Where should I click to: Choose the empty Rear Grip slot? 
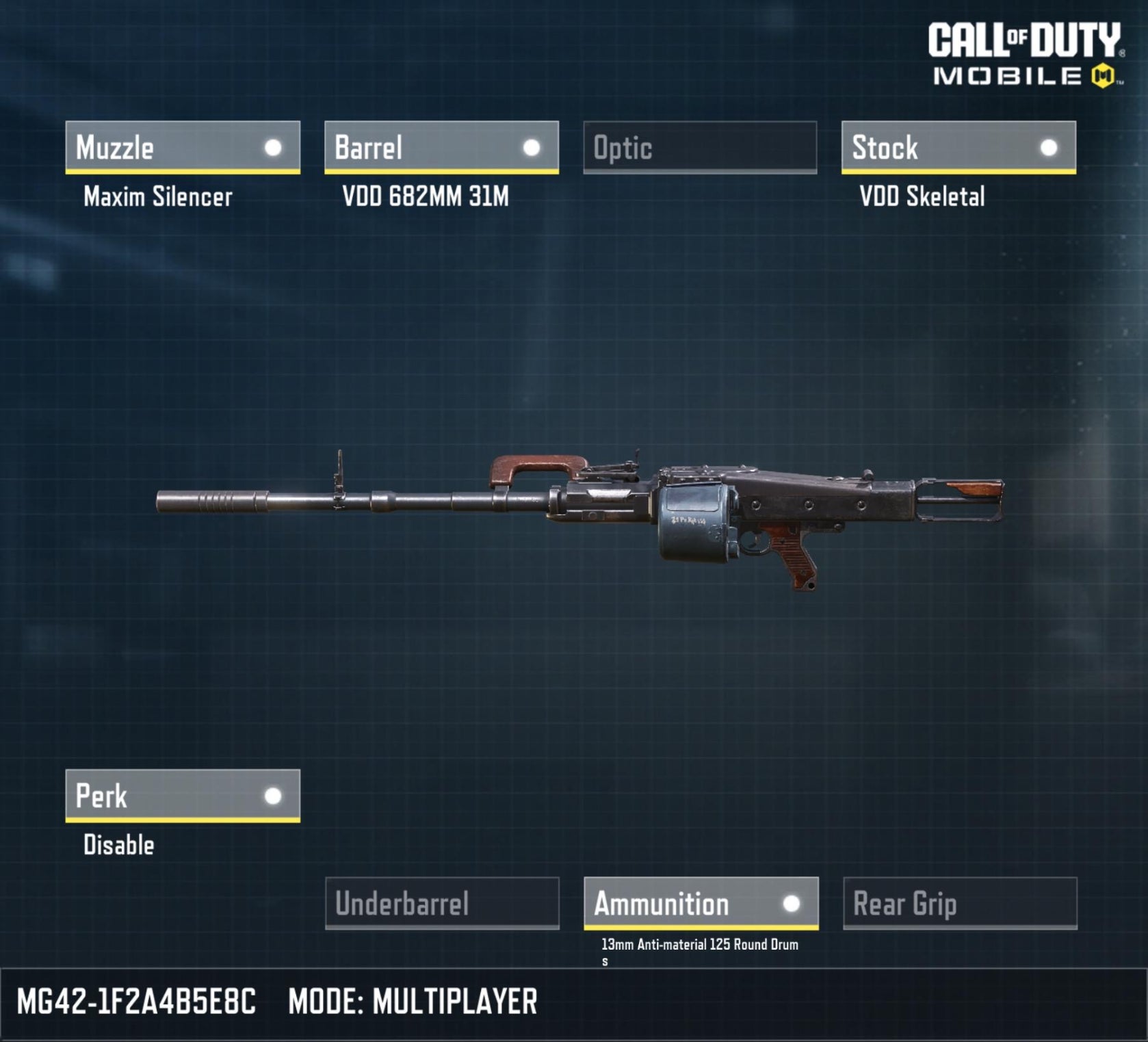click(960, 903)
